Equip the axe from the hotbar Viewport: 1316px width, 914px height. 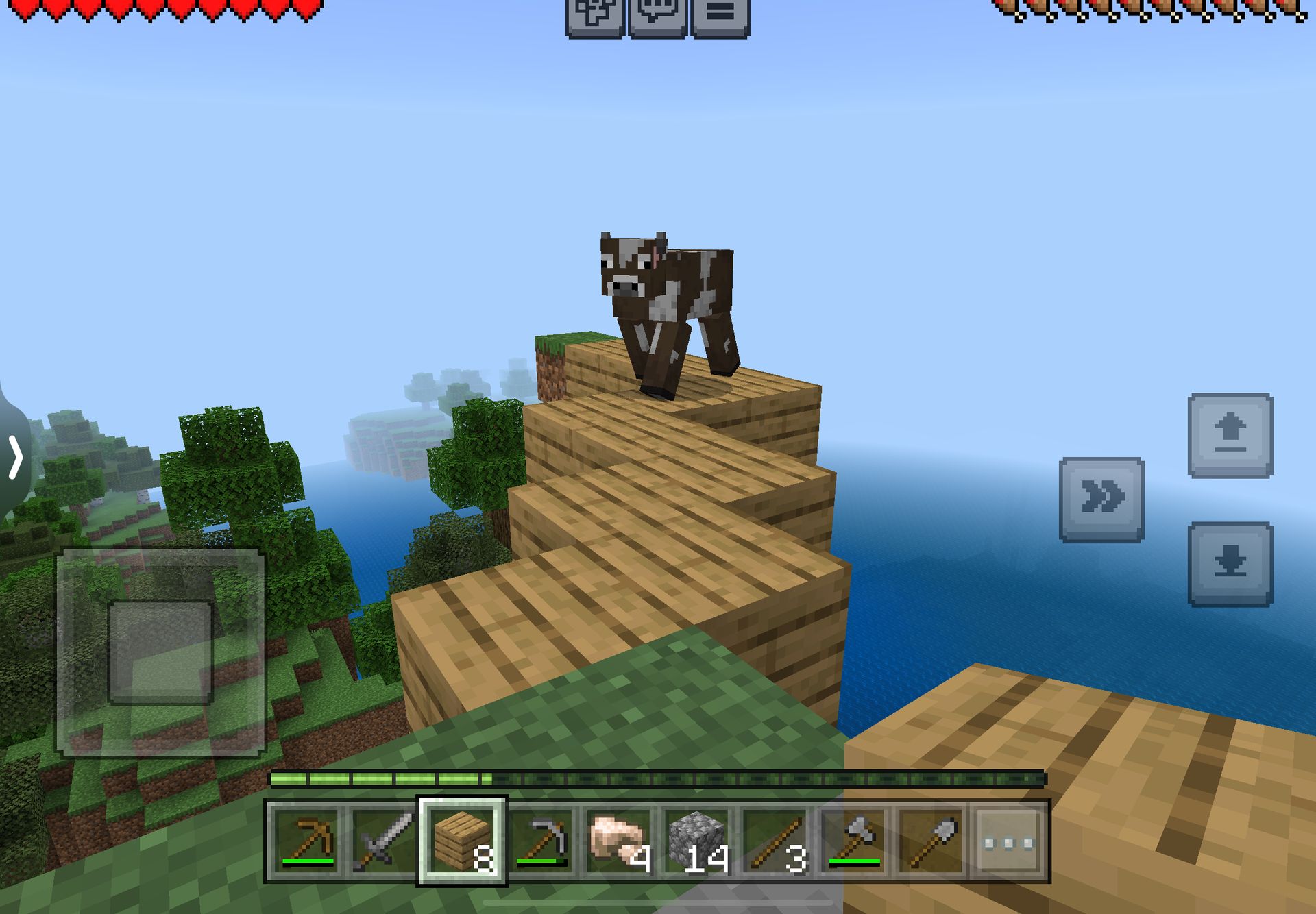[x=854, y=841]
